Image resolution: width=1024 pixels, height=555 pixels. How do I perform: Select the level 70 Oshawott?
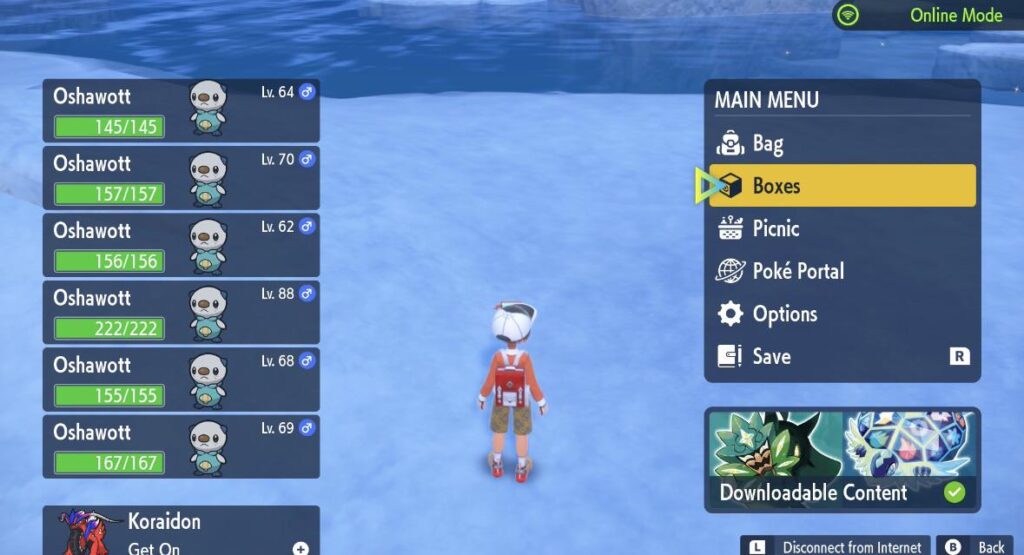181,177
